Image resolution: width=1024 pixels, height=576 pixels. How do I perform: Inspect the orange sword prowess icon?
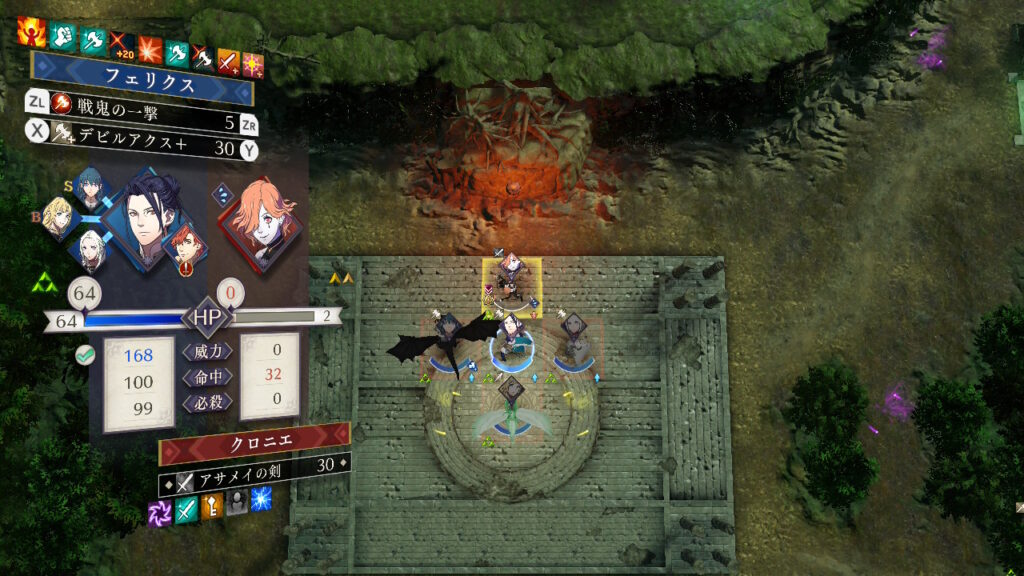click(x=230, y=62)
